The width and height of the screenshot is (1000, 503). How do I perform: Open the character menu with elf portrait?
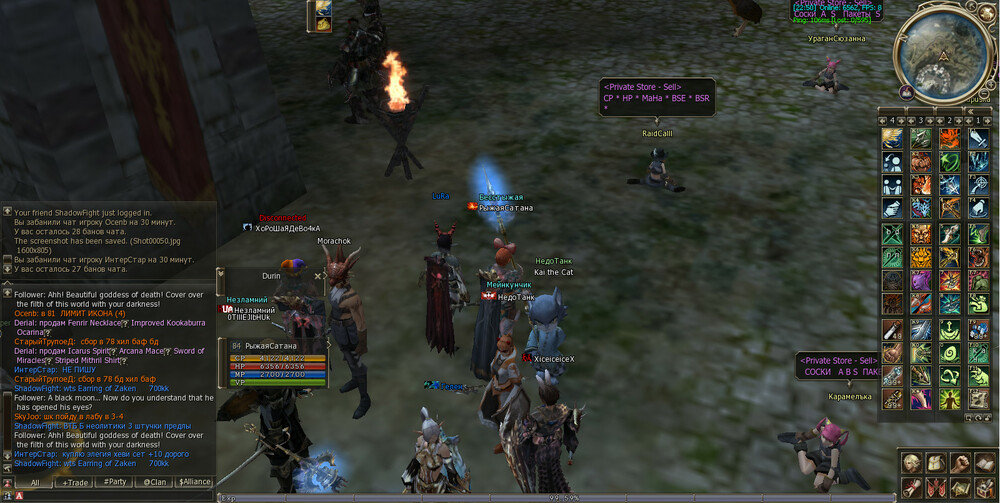(912, 462)
